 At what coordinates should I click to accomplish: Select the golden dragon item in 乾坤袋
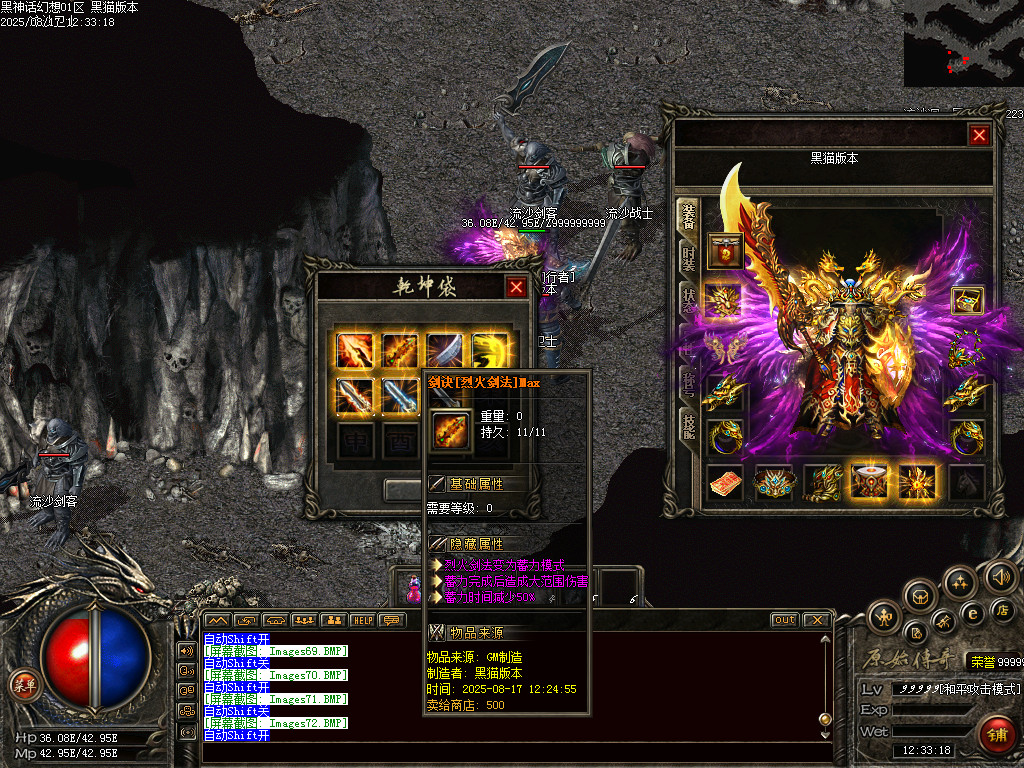point(490,350)
